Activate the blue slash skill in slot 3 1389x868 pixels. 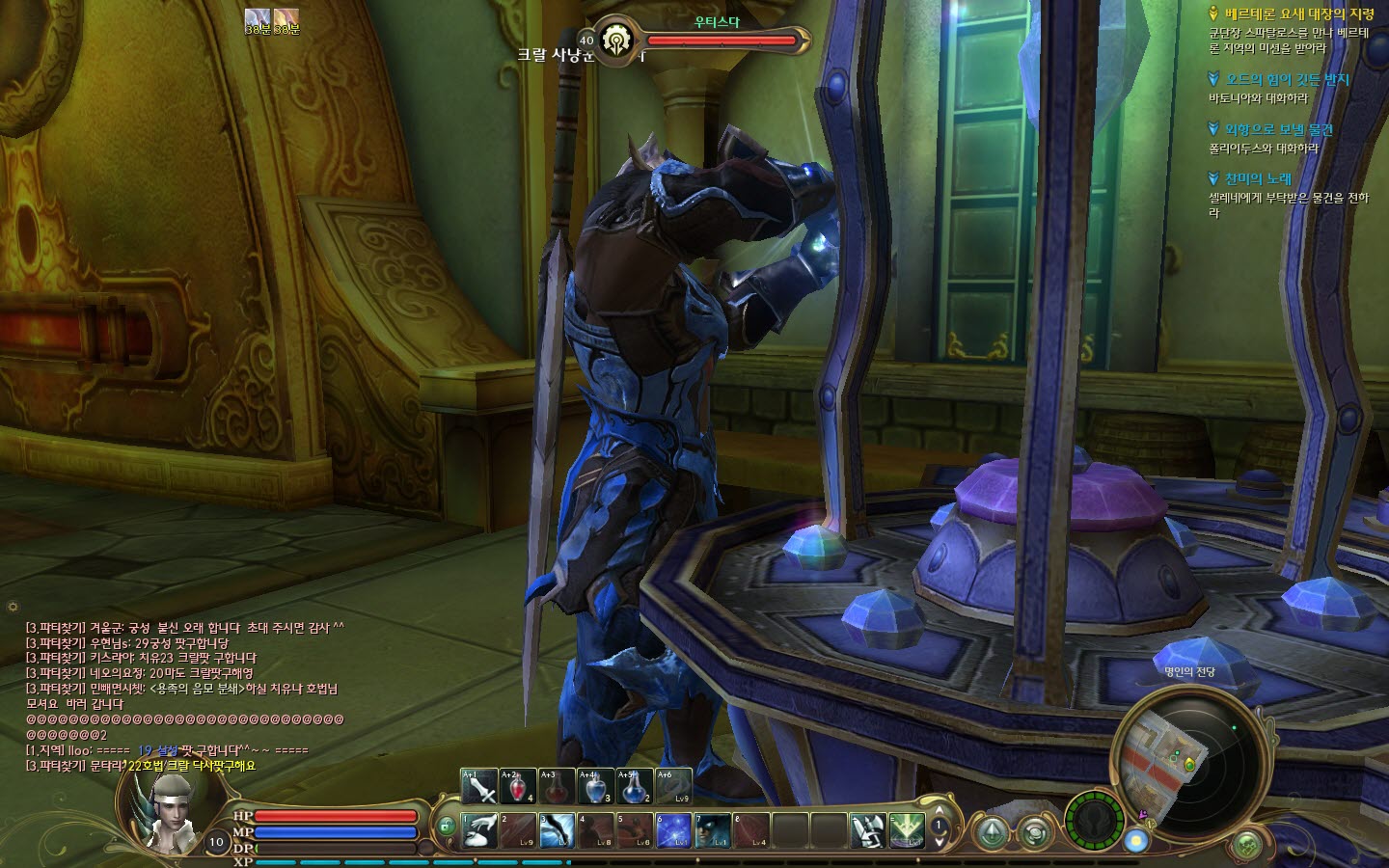tap(557, 830)
